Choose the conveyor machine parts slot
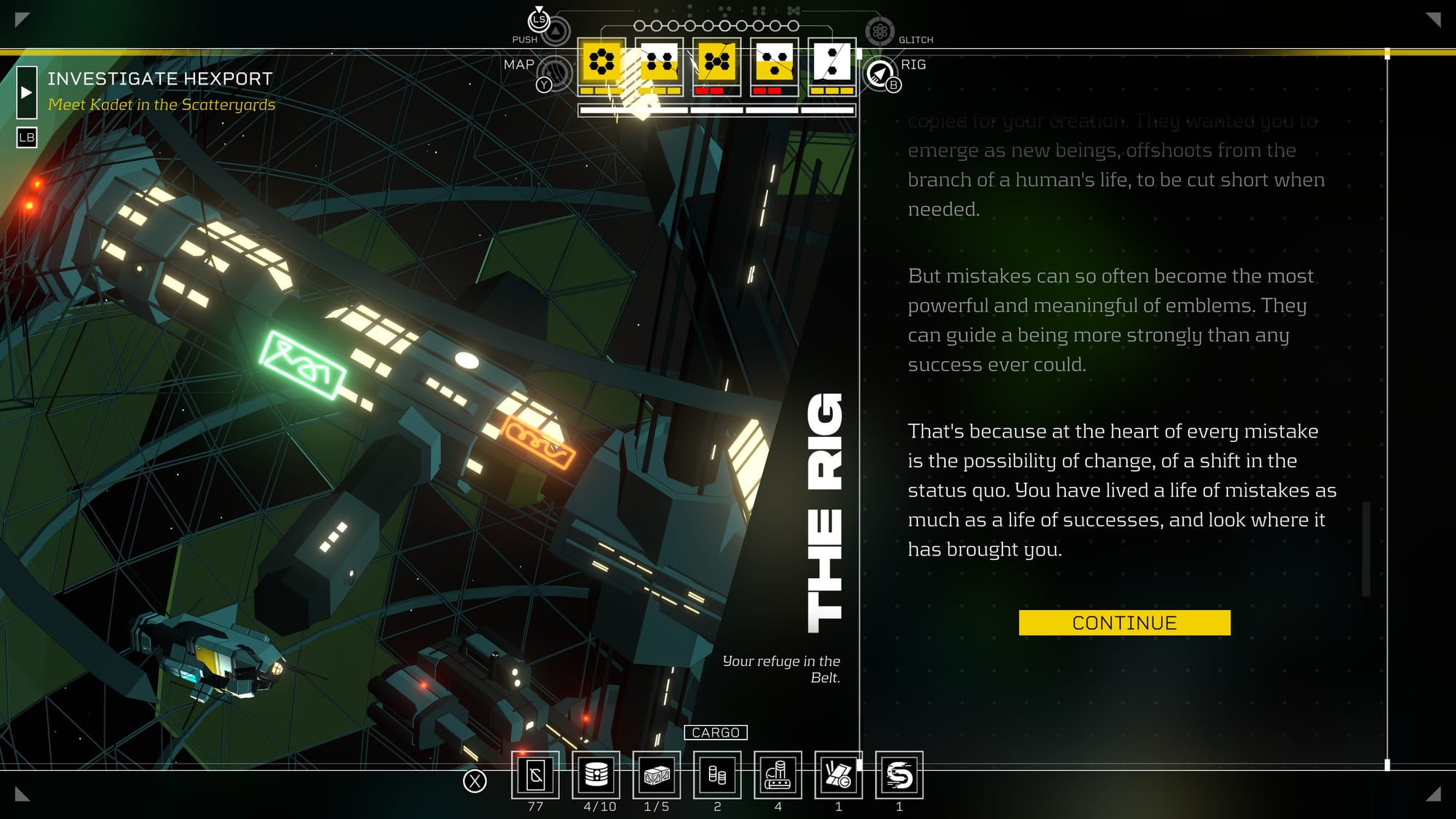Screen dimensions: 1456x819 pos(778,775)
